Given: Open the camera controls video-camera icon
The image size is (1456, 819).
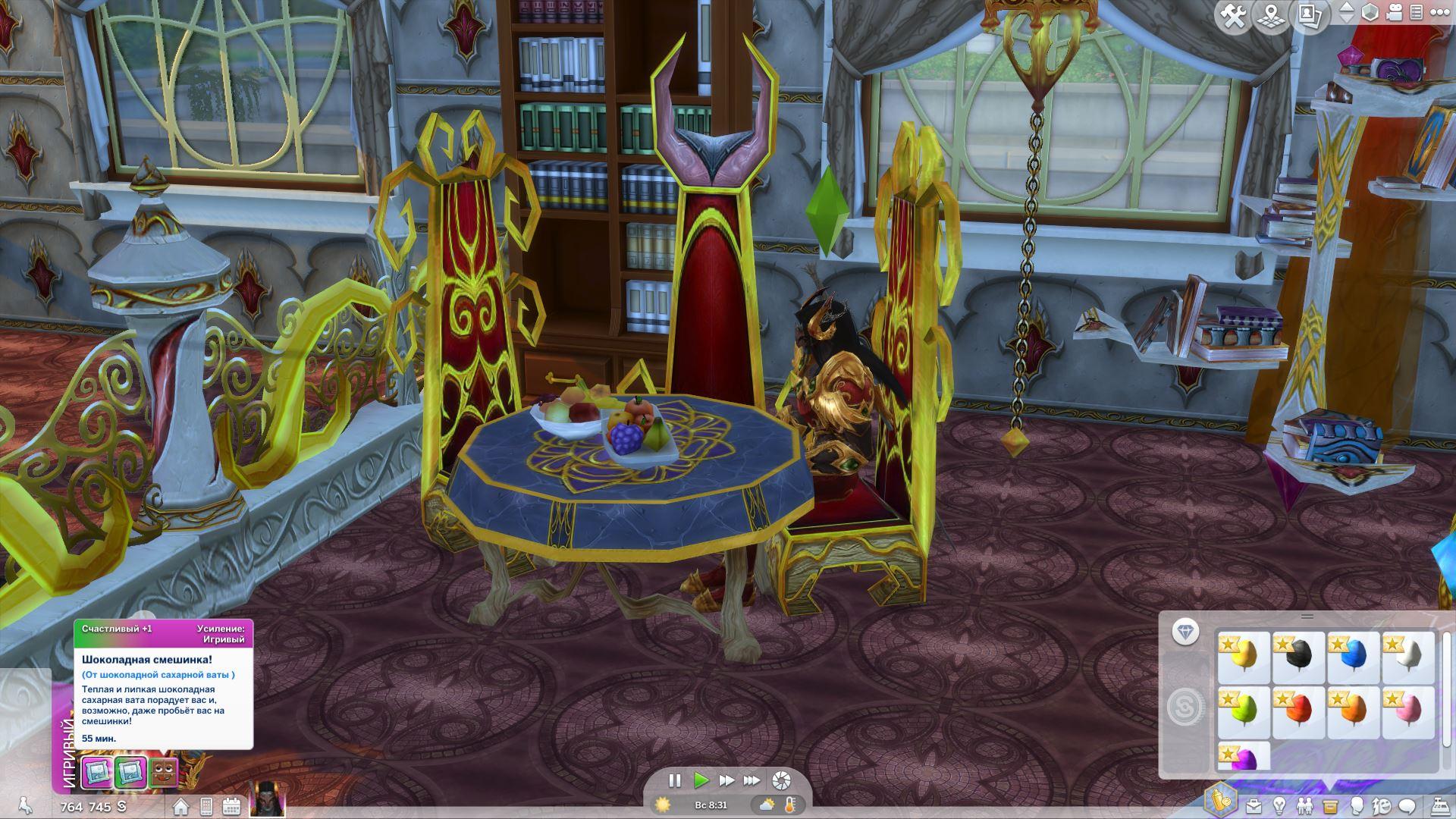Looking at the screenshot, I should [x=1394, y=13].
